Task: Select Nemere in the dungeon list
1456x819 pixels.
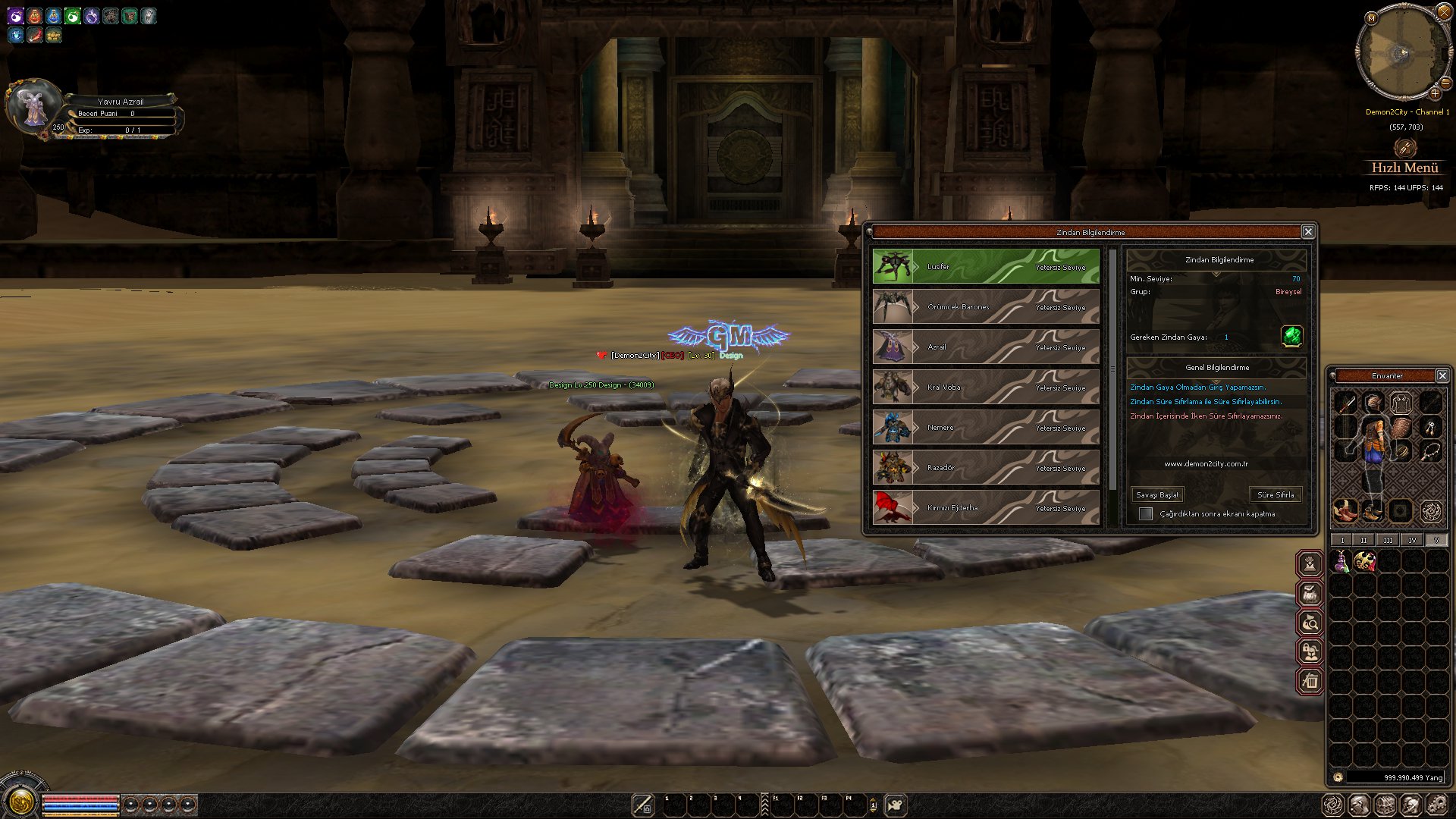Action: point(985,428)
